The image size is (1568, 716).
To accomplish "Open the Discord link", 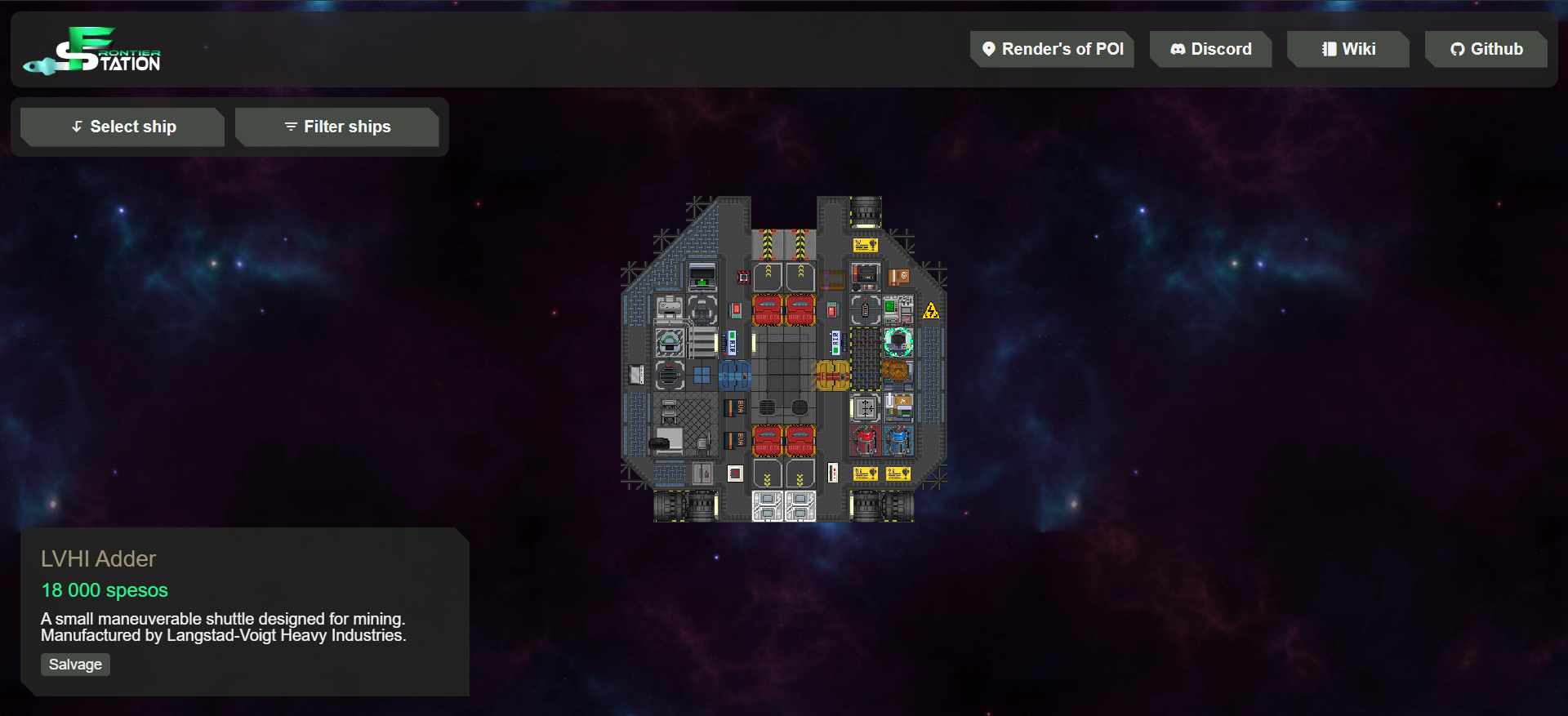I will 1210,49.
